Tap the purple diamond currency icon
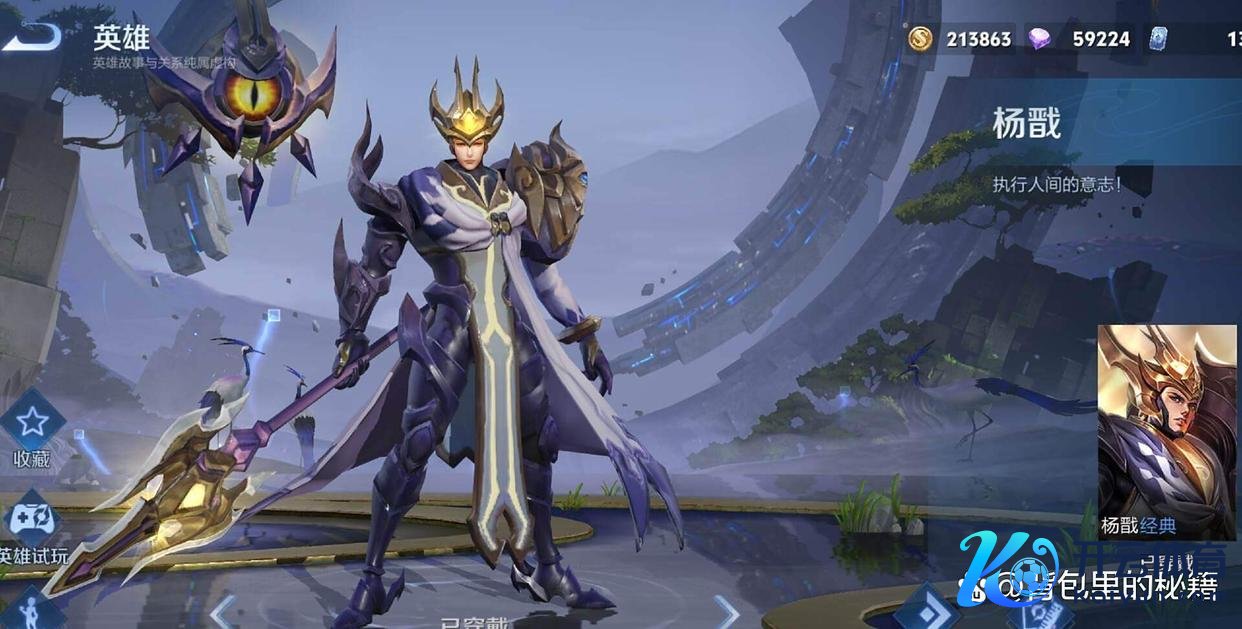The width and height of the screenshot is (1242, 629). coord(1040,39)
